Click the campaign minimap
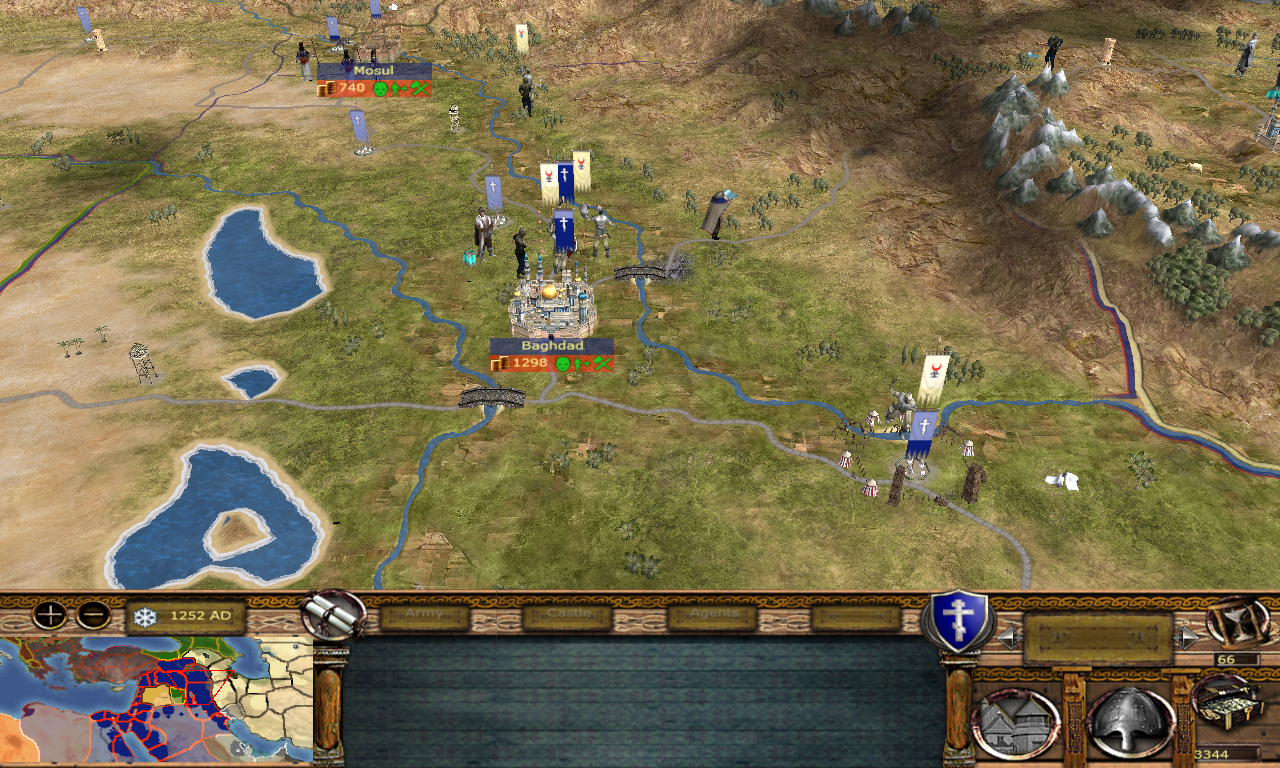Image resolution: width=1280 pixels, height=768 pixels. 156,701
